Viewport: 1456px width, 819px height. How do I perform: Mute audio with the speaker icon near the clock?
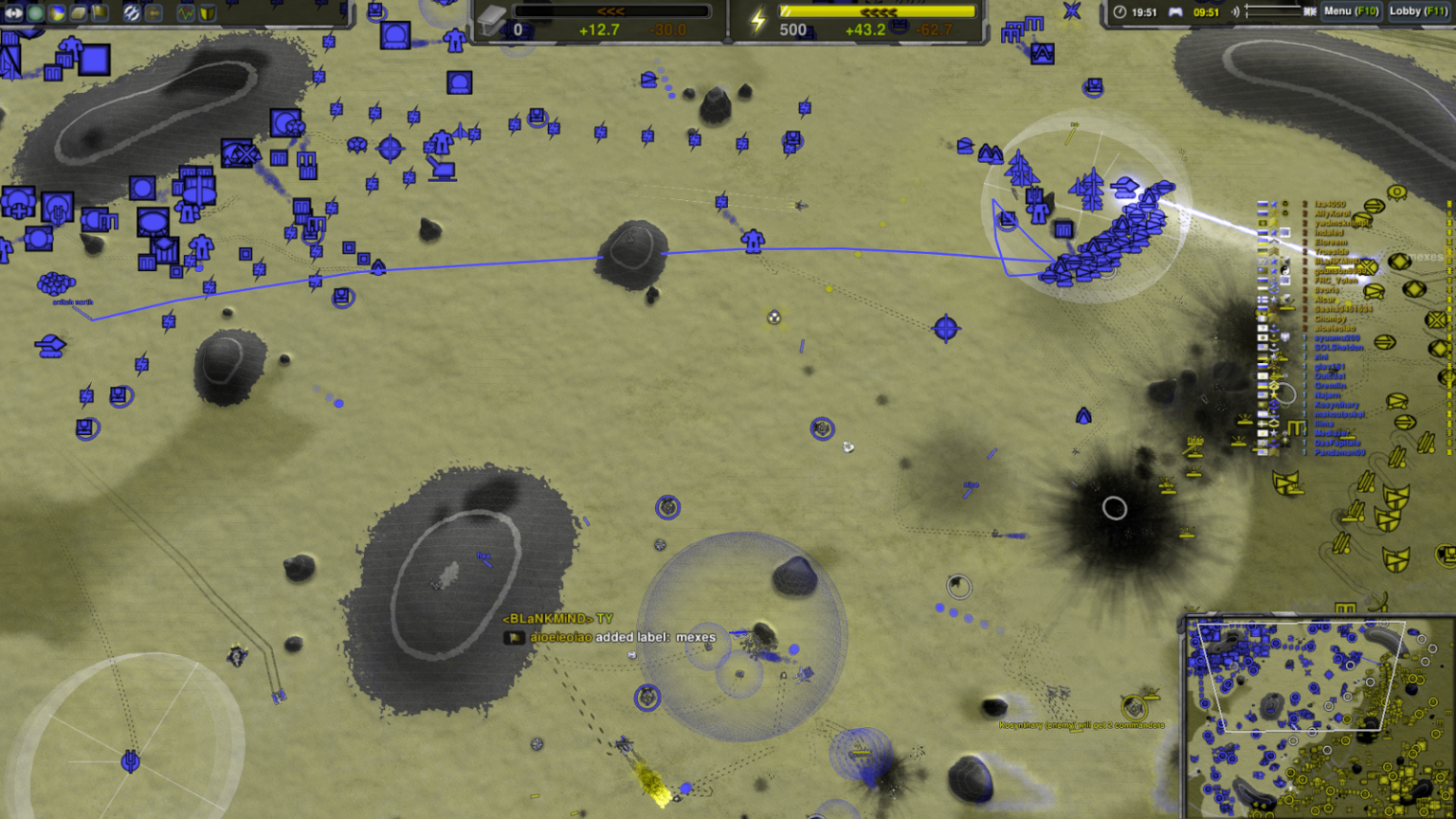tap(1236, 11)
